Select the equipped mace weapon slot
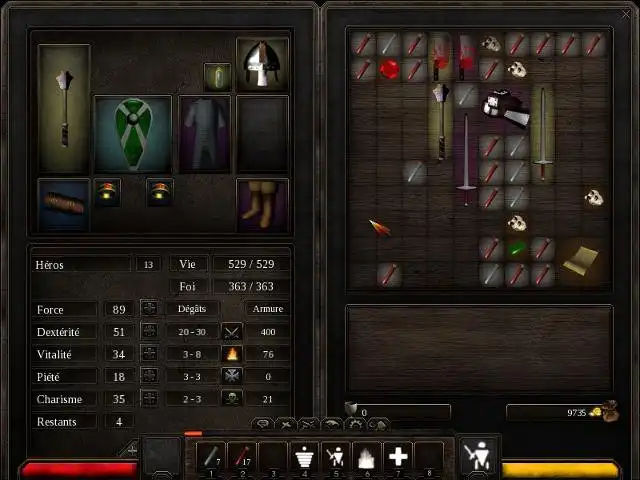640x480 pixels. point(64,108)
